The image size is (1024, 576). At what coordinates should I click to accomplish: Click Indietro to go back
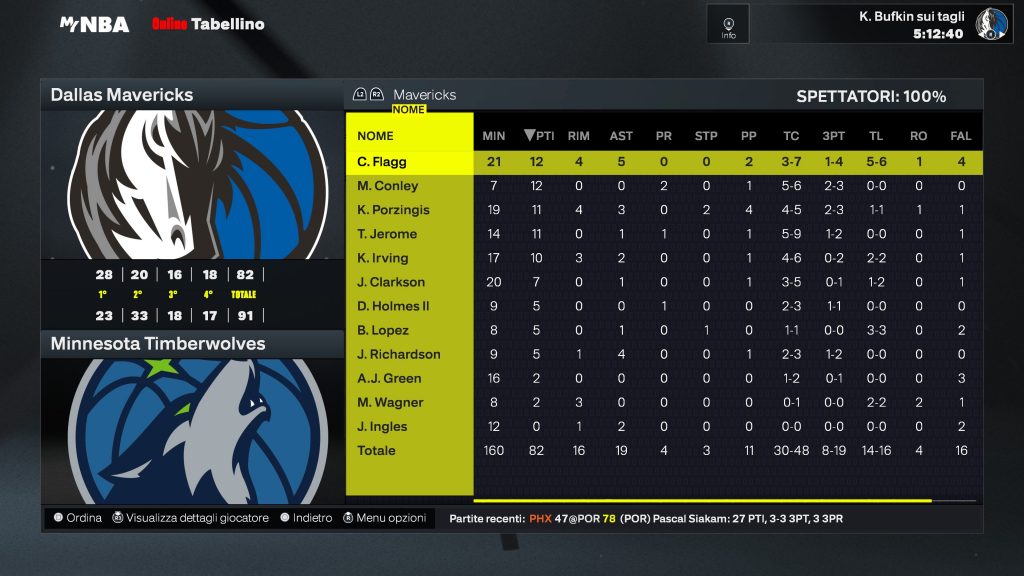306,518
